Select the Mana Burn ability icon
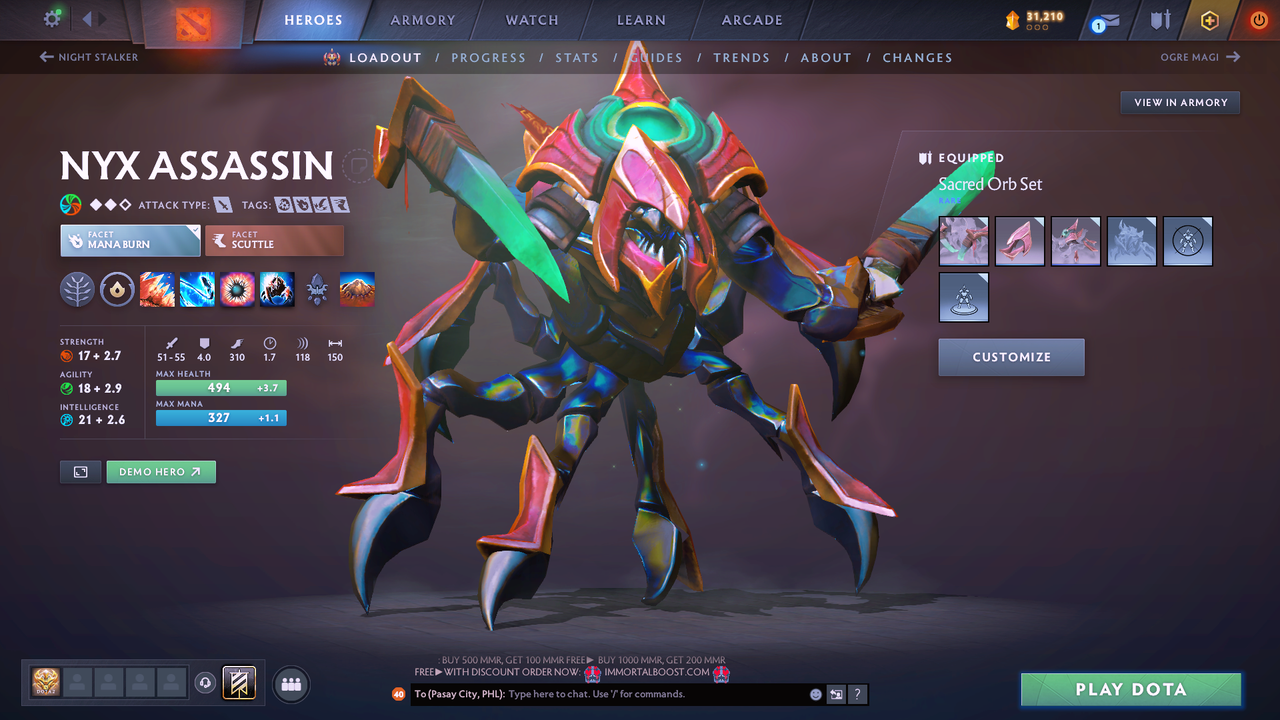Viewport: 1280px width, 720px height. coord(197,290)
